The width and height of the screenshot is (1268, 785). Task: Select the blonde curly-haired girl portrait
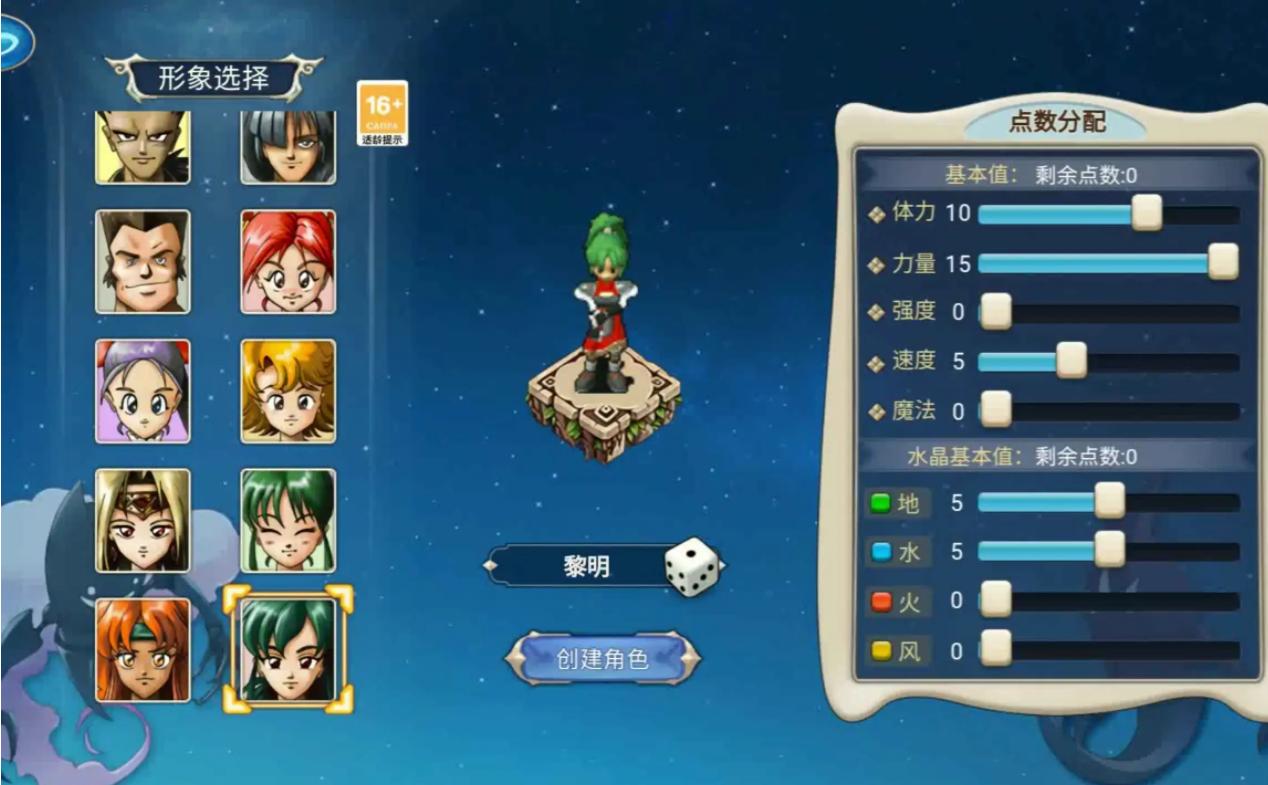(x=288, y=391)
